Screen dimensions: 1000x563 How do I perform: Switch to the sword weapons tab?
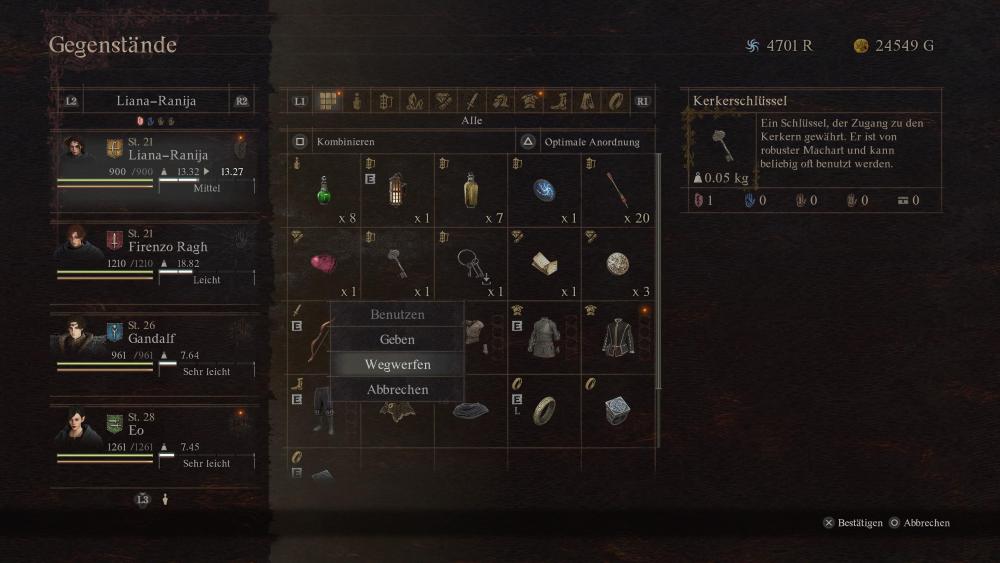[472, 101]
